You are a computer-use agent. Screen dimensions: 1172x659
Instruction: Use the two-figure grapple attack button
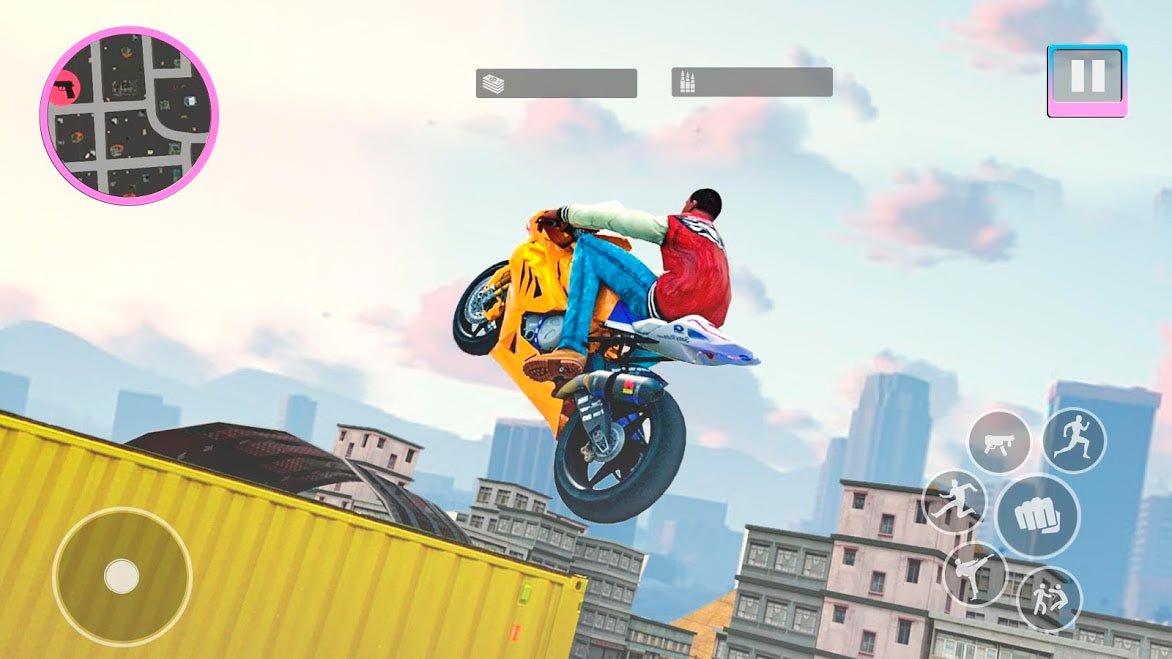1049,599
